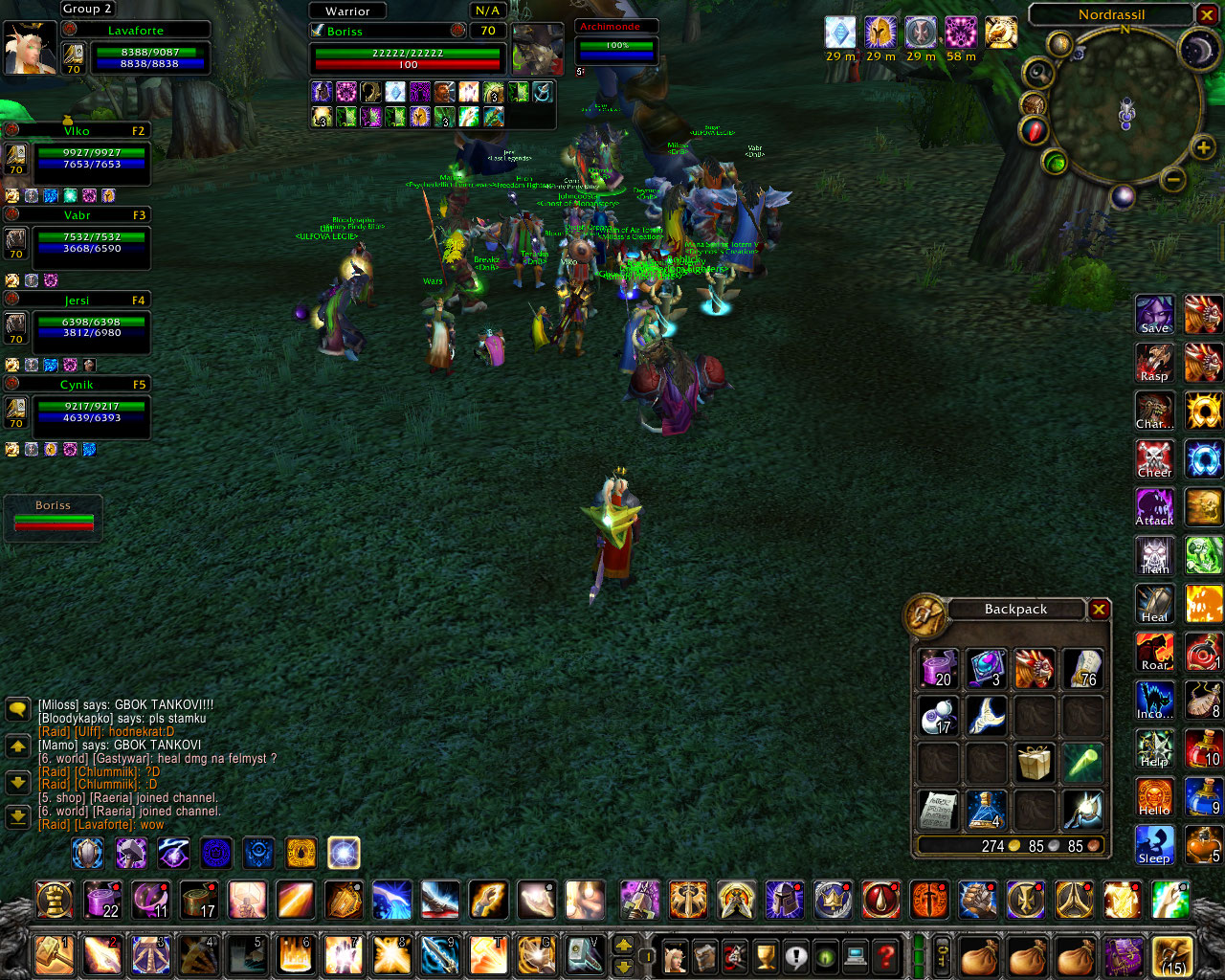Click Lavaforte's player portrait
This screenshot has height=980, width=1225.
click(x=29, y=48)
